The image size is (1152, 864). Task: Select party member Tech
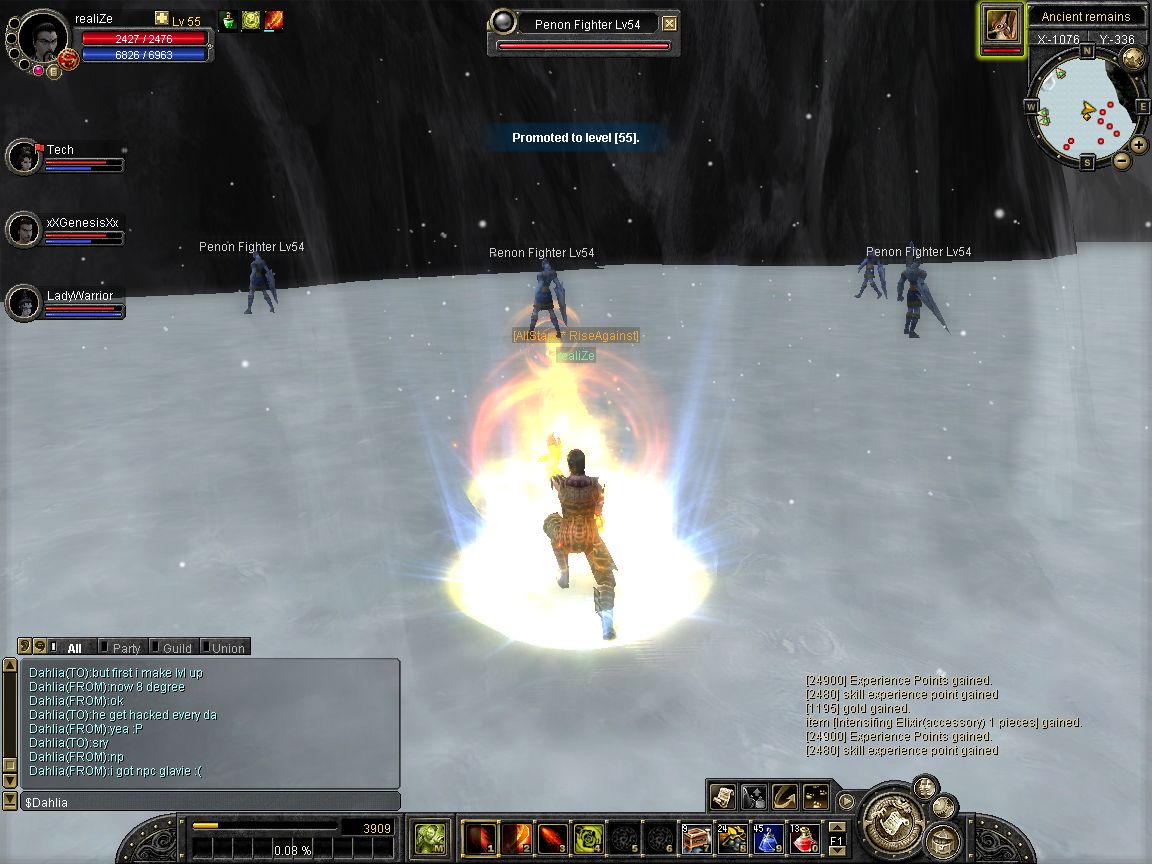pyautogui.click(x=23, y=156)
